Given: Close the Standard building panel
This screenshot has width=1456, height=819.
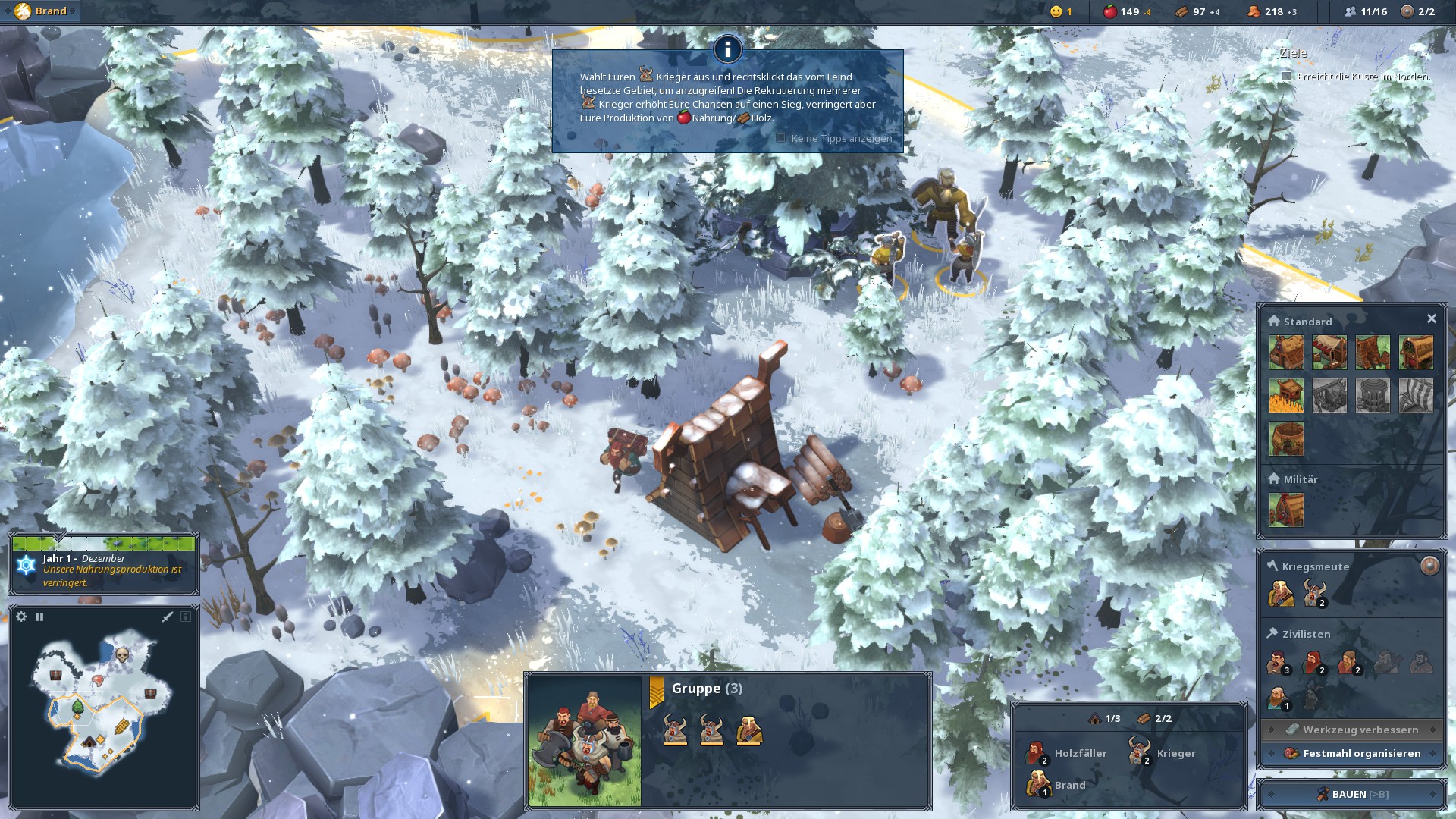Looking at the screenshot, I should 1431,319.
